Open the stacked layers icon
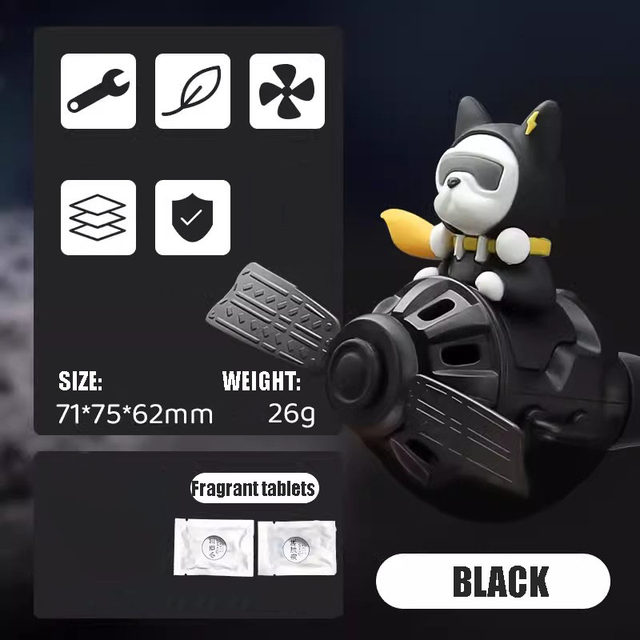The image size is (640, 640). coord(98,217)
